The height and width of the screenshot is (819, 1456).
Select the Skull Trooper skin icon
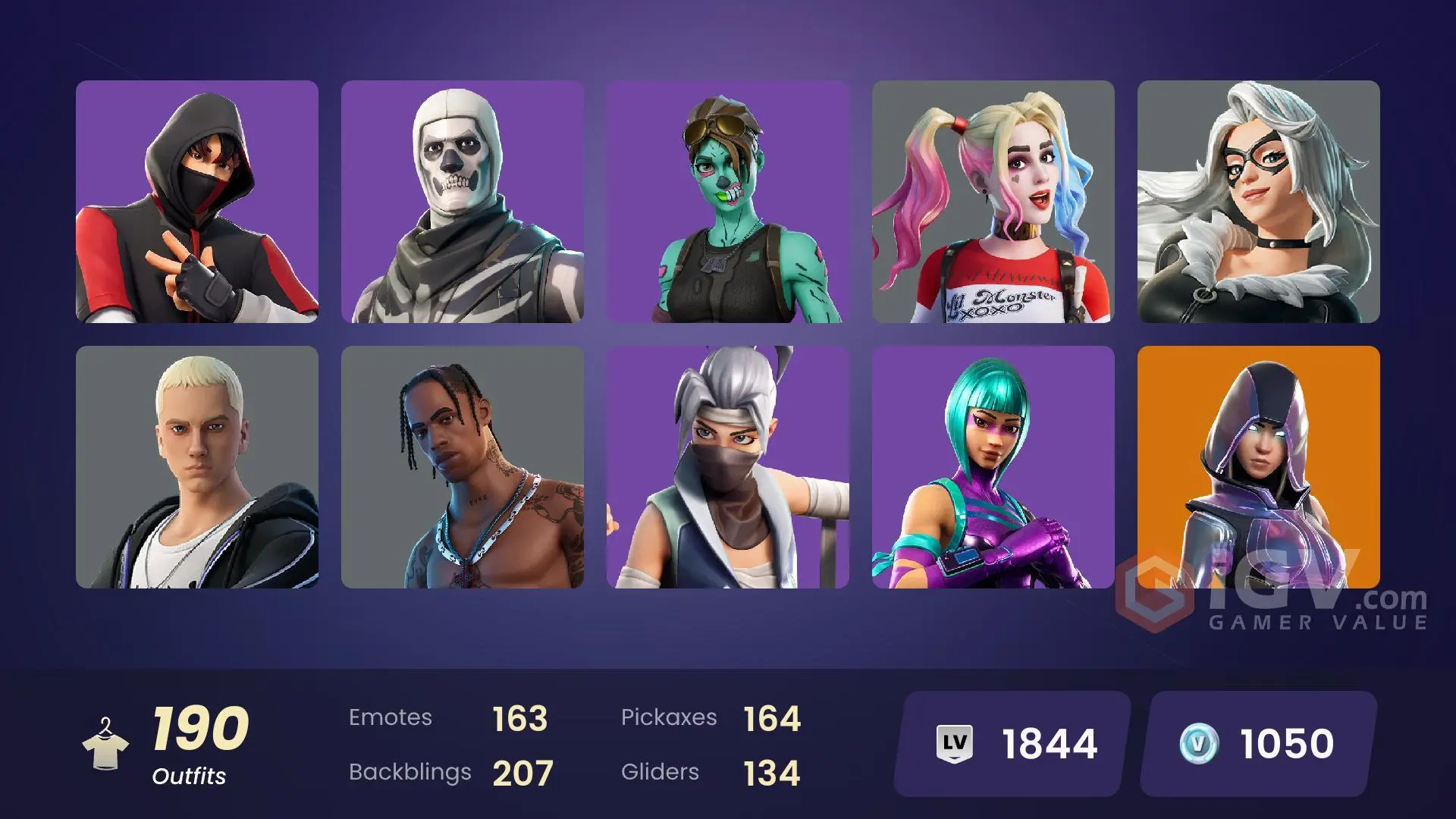[x=463, y=201]
